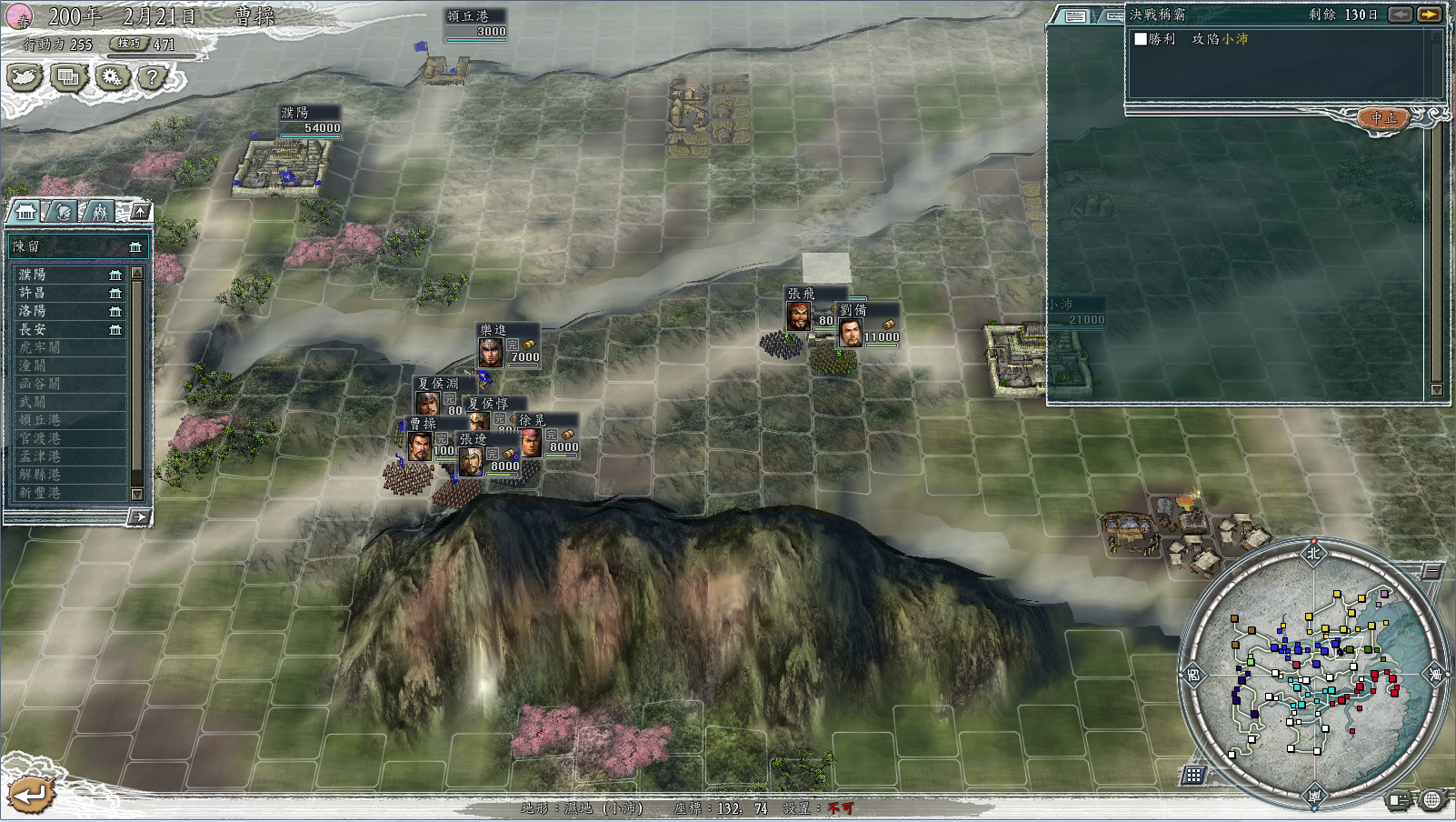Click the overlapping windows icon button
This screenshot has height=822, width=1456.
pyautogui.click(x=68, y=77)
